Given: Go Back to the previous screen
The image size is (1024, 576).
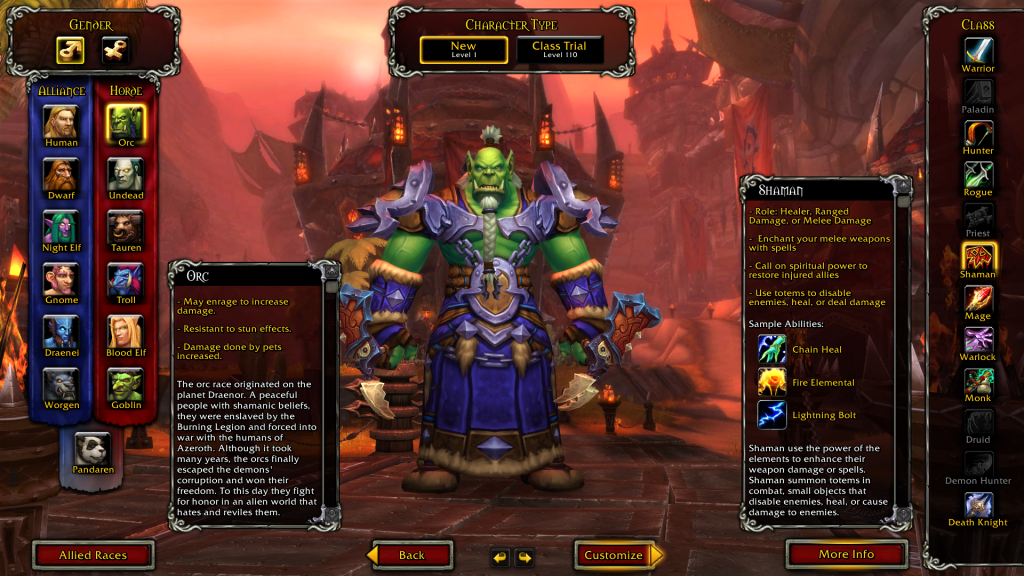Looking at the screenshot, I should (x=411, y=555).
